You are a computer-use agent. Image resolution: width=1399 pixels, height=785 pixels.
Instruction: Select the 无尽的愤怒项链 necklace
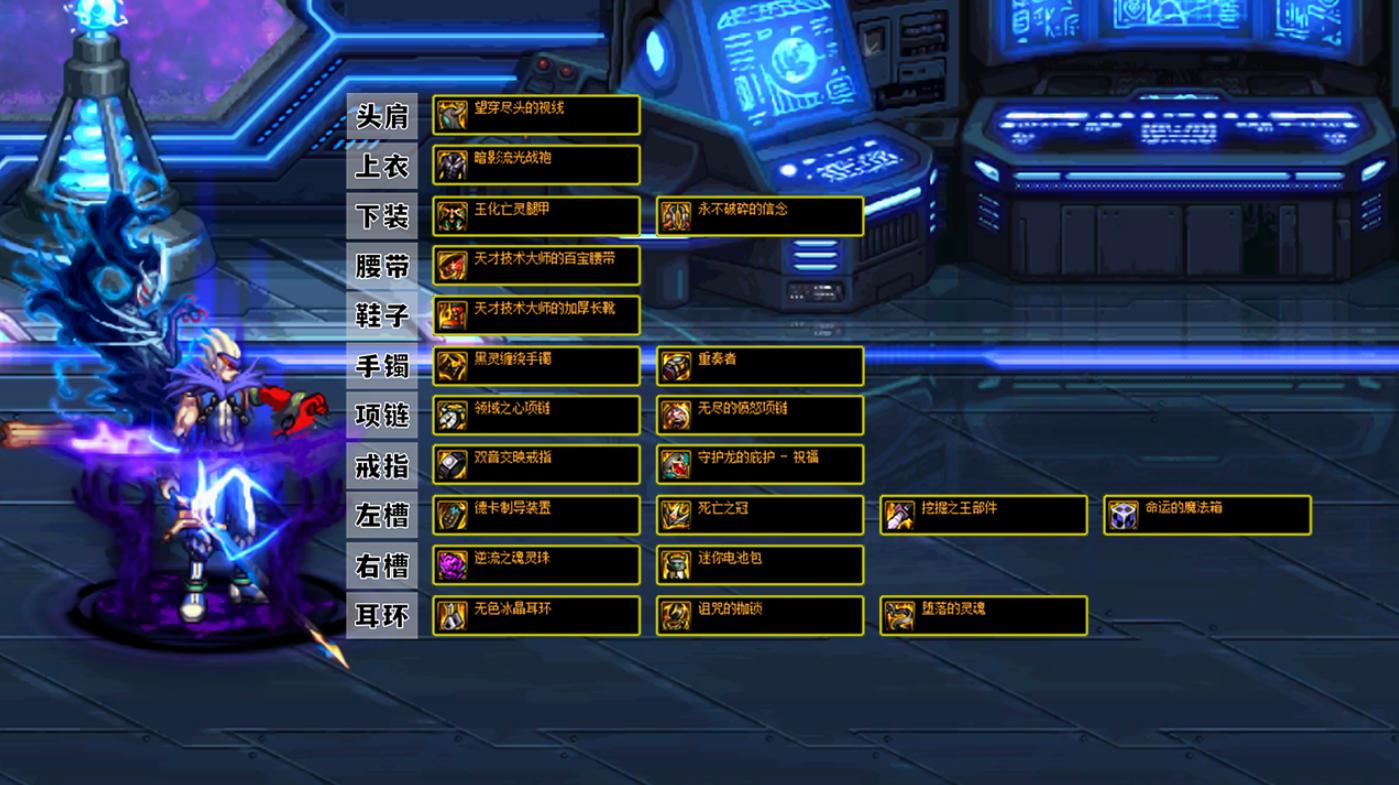(x=760, y=415)
